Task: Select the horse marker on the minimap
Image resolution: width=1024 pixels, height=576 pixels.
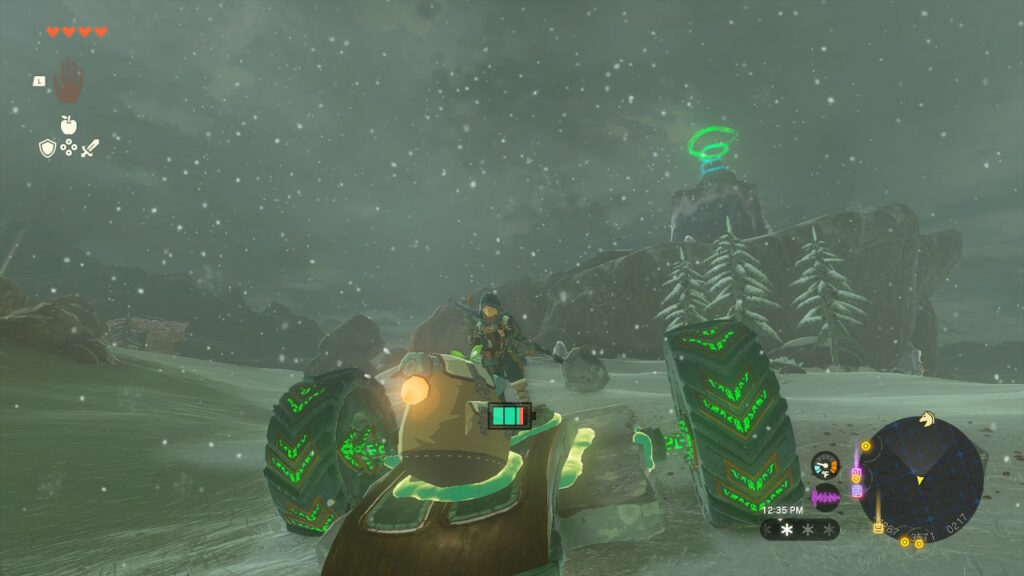Action: (926, 420)
